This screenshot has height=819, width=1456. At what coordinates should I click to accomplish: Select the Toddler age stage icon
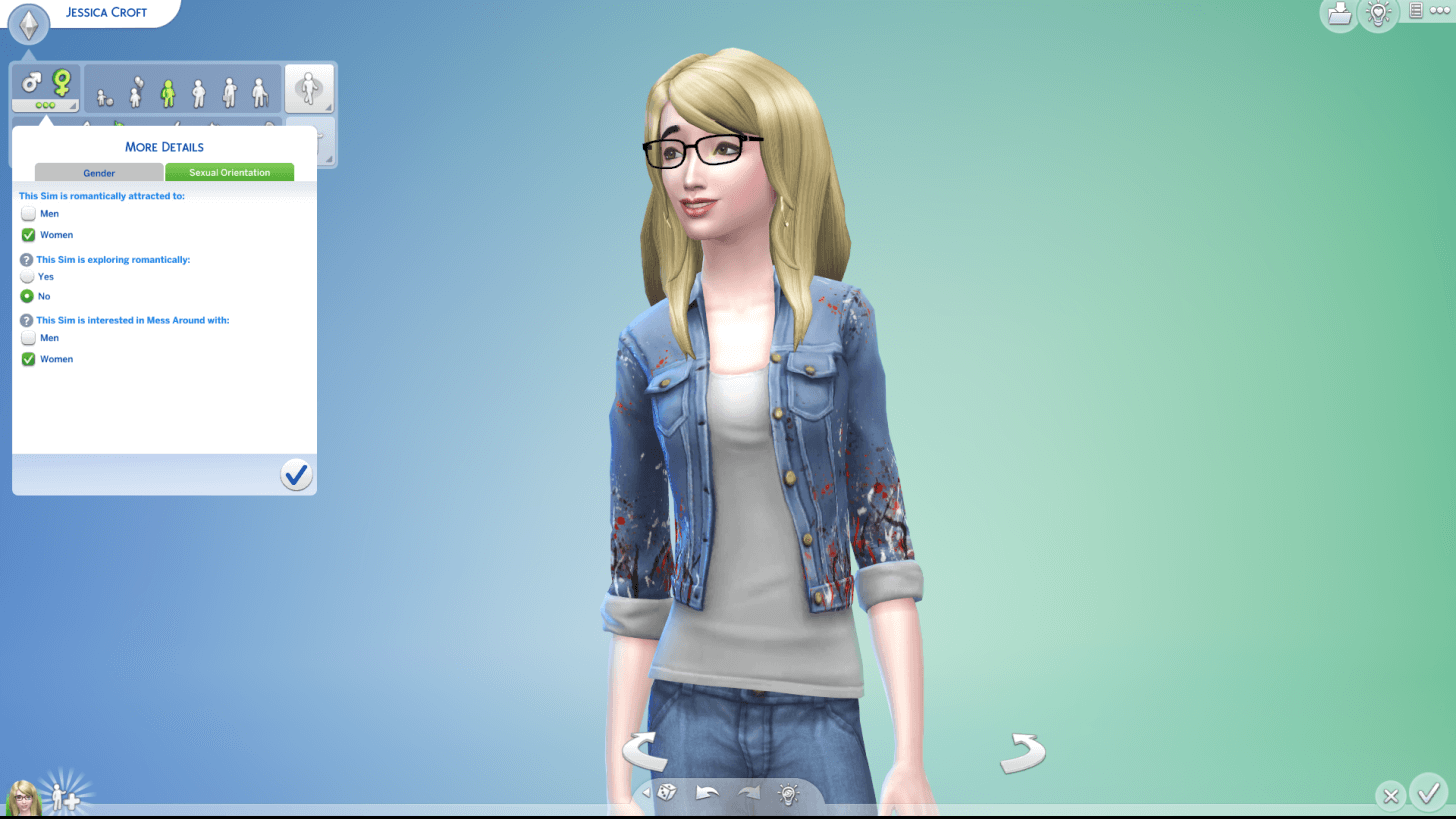[103, 95]
